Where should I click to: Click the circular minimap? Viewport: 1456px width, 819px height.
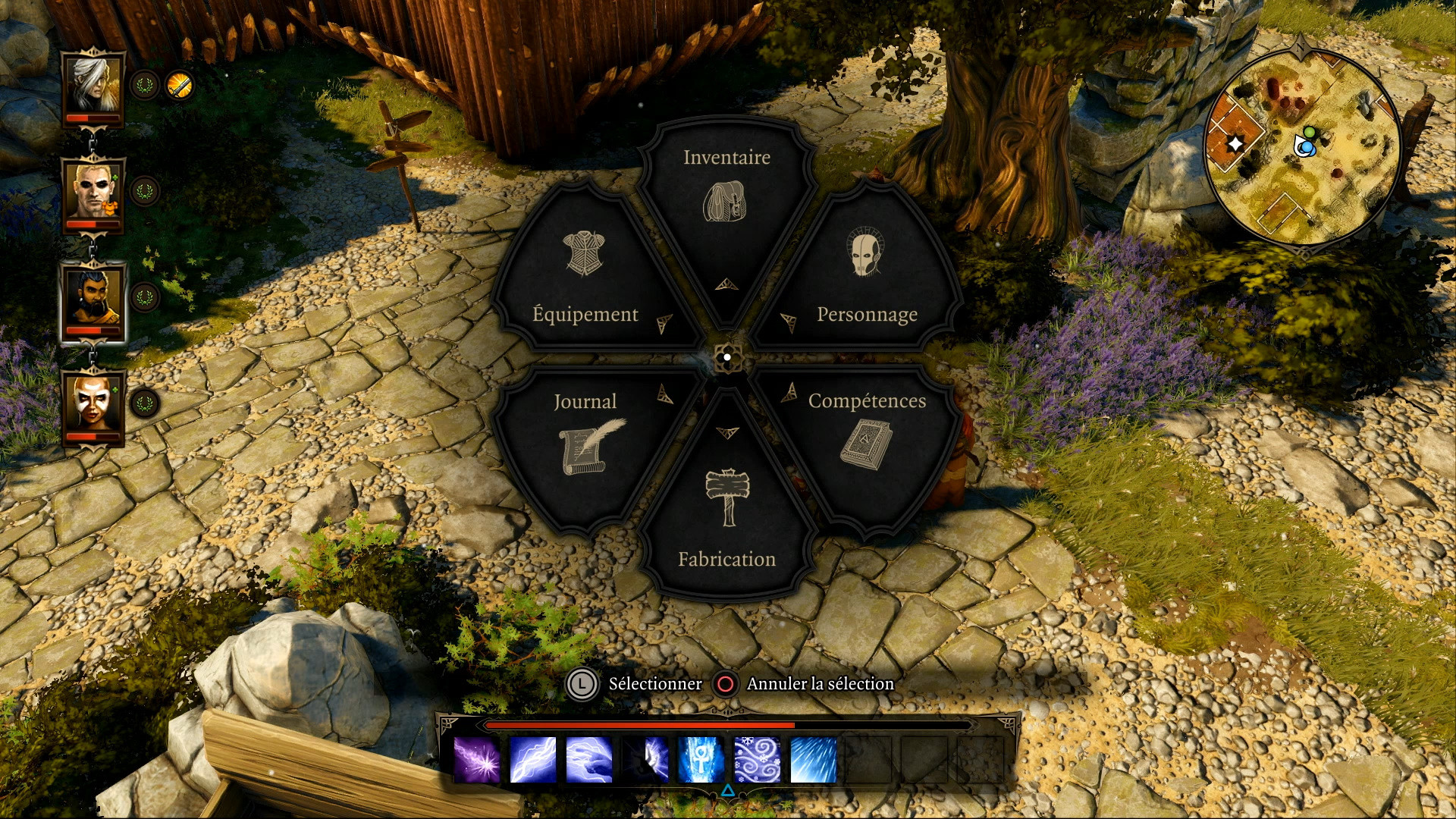tap(1303, 146)
